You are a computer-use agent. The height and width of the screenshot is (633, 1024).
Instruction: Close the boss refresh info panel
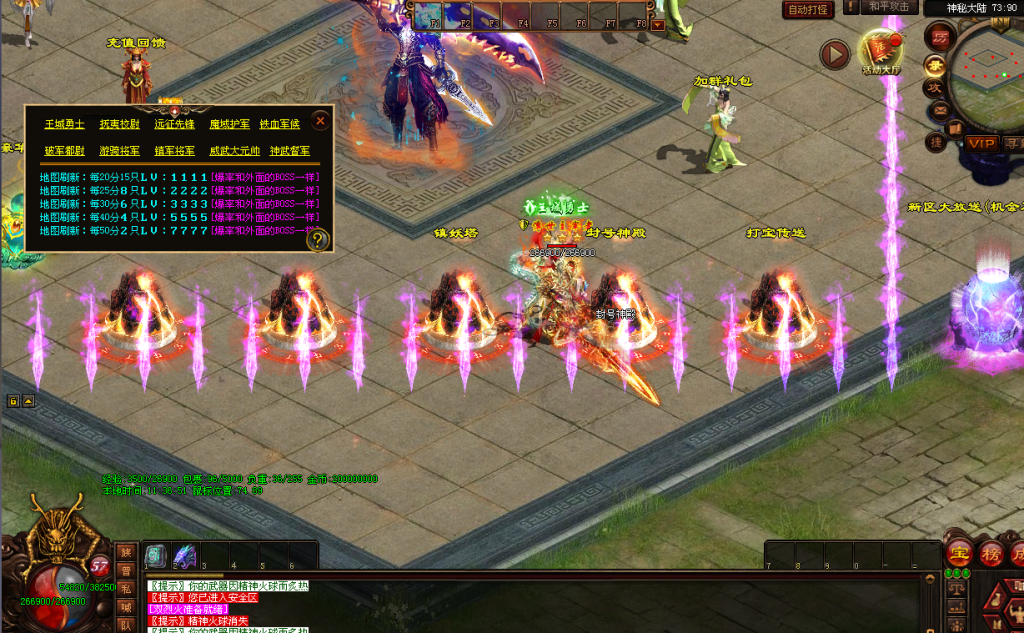(320, 121)
